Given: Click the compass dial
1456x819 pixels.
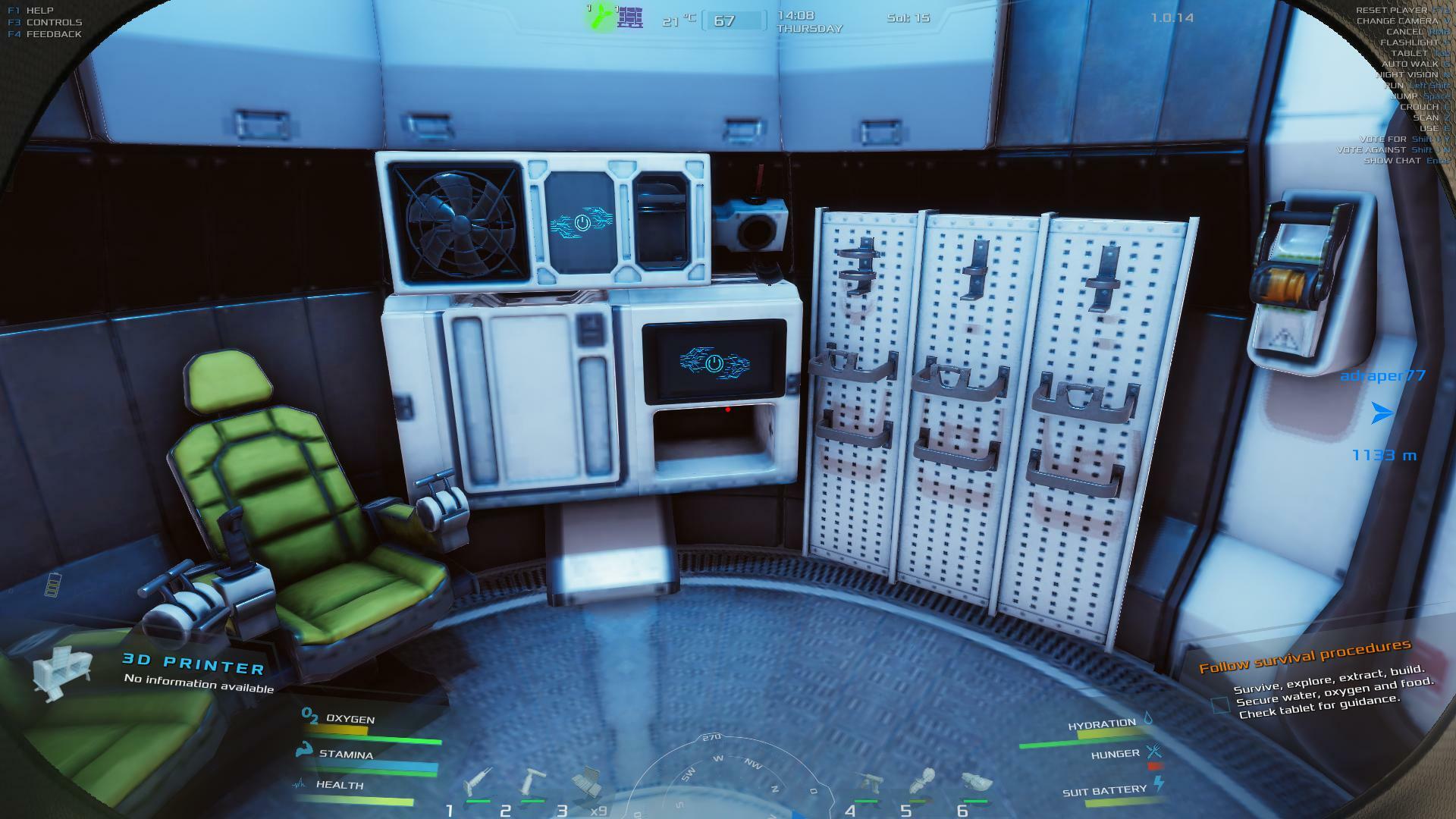Looking at the screenshot, I should coord(728,781).
